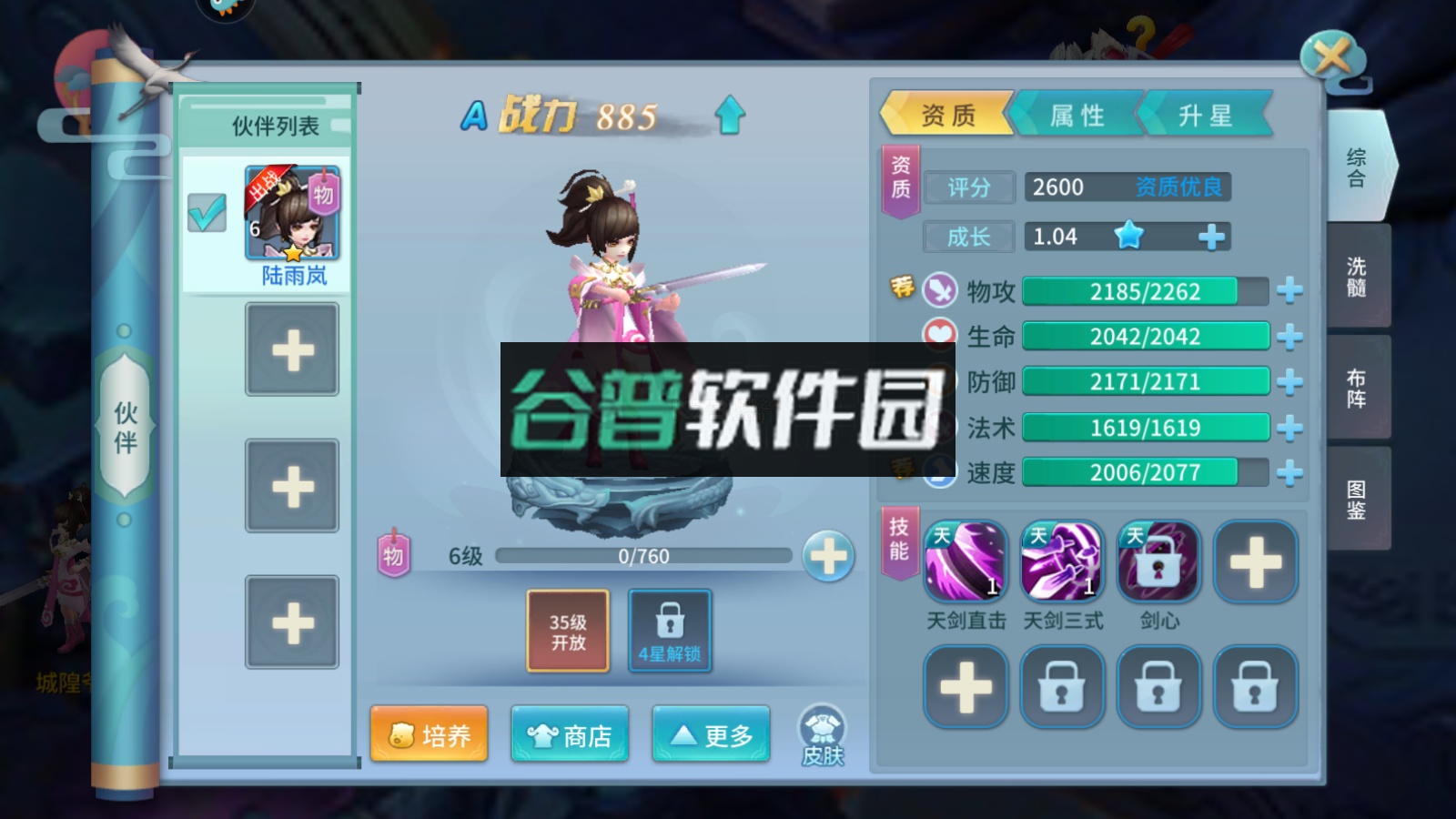Switch to the 洗髓 side panel
The height and width of the screenshot is (819, 1456).
coord(1356,275)
